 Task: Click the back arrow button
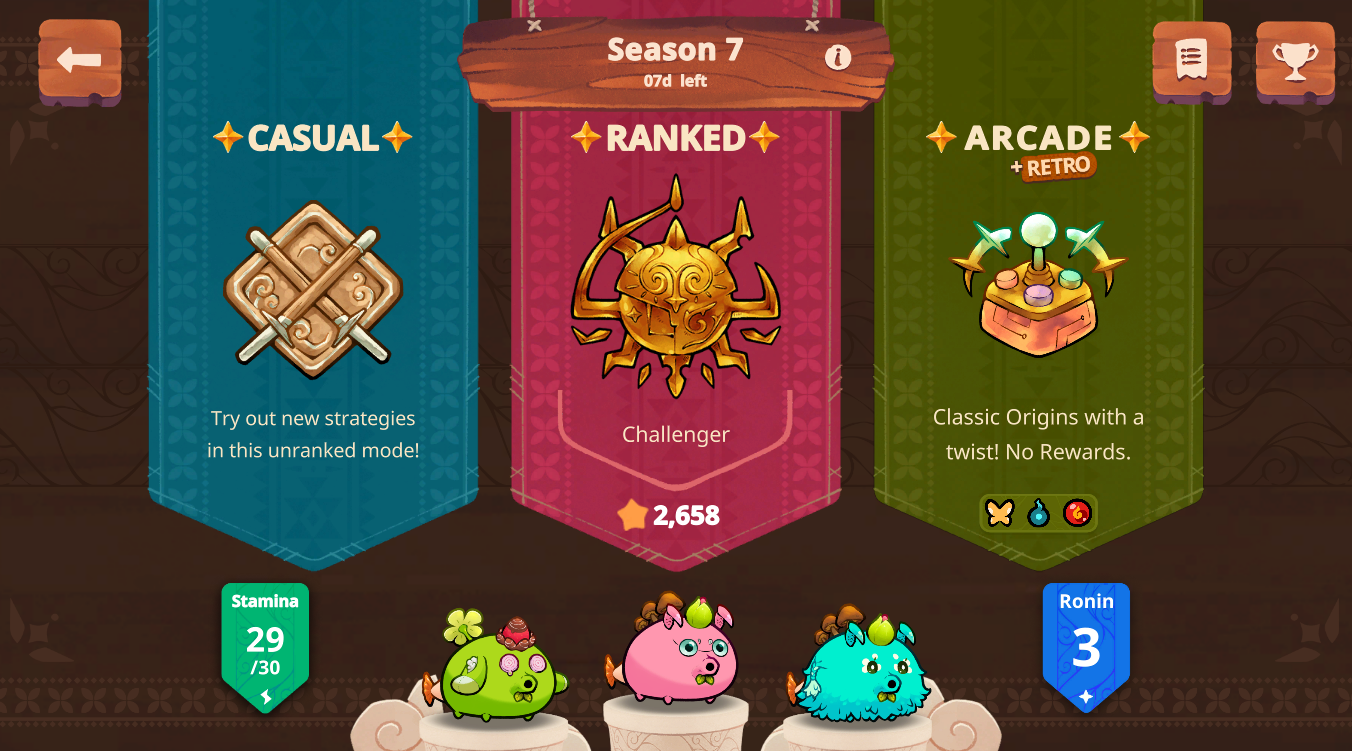[79, 60]
